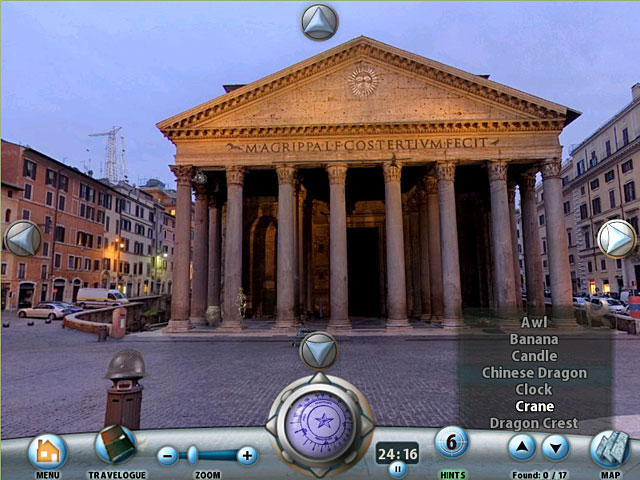Select Crane in the item list
The height and width of the screenshot is (480, 640).
click(533, 406)
